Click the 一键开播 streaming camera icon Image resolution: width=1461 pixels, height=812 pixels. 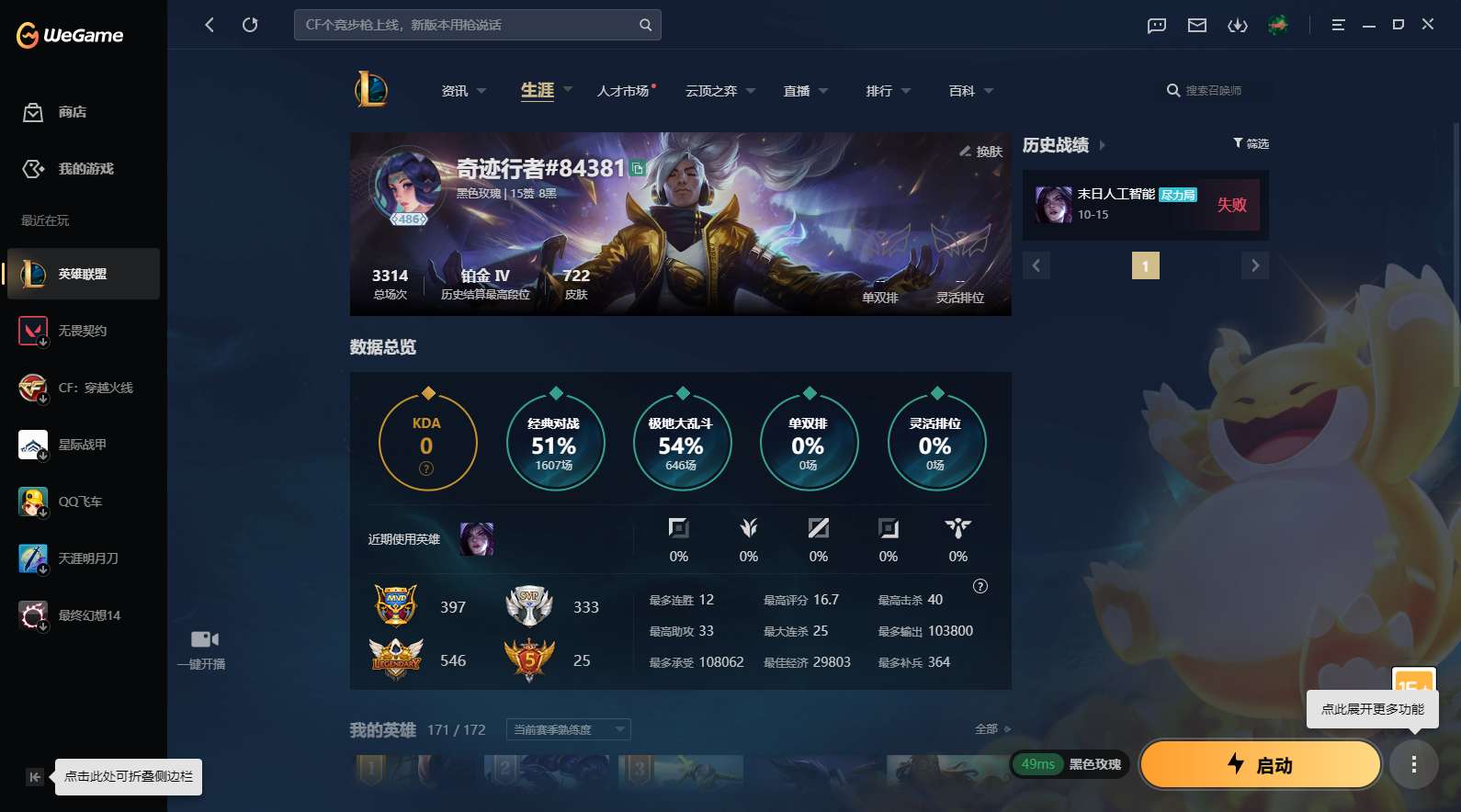(x=203, y=638)
